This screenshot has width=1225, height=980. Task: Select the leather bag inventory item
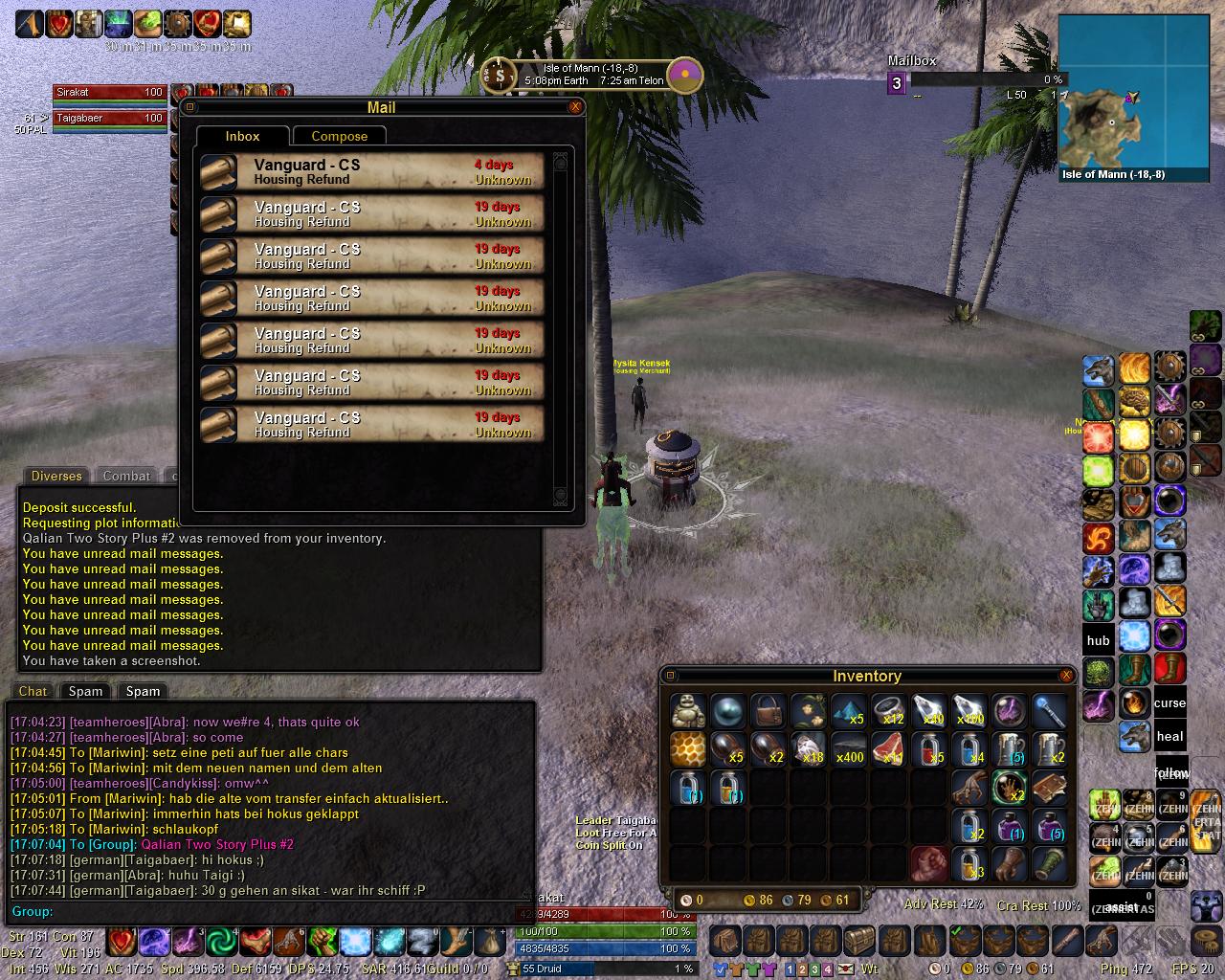[768, 711]
